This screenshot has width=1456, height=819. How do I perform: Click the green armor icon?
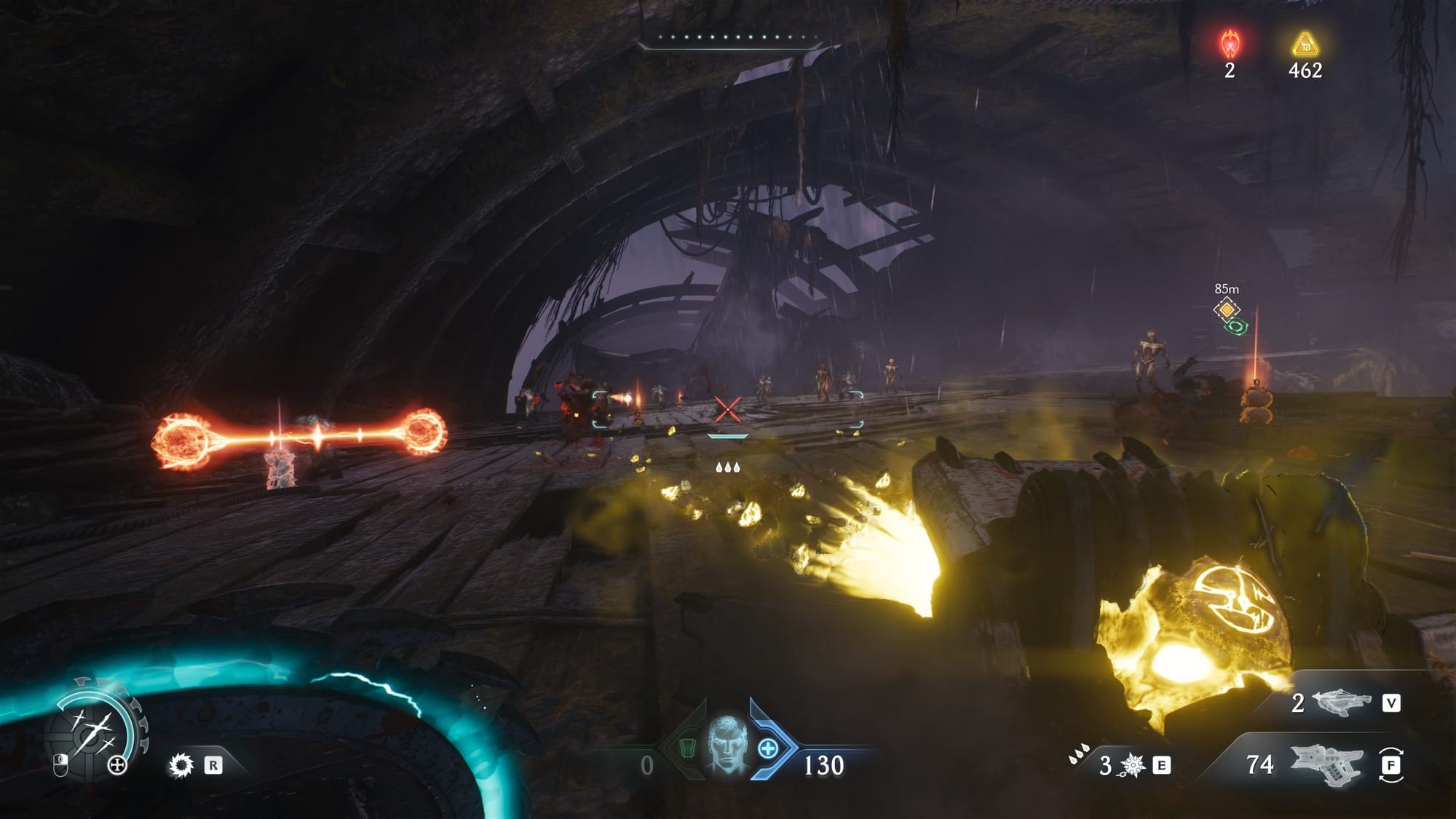pos(687,748)
